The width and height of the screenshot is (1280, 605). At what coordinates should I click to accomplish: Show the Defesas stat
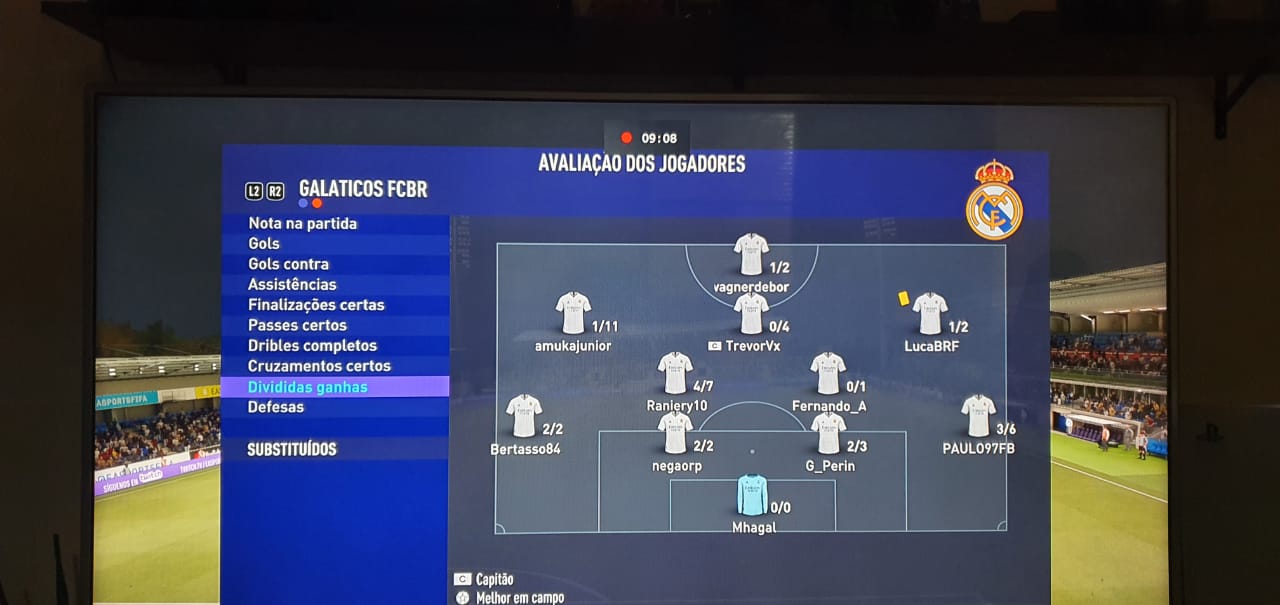[276, 407]
